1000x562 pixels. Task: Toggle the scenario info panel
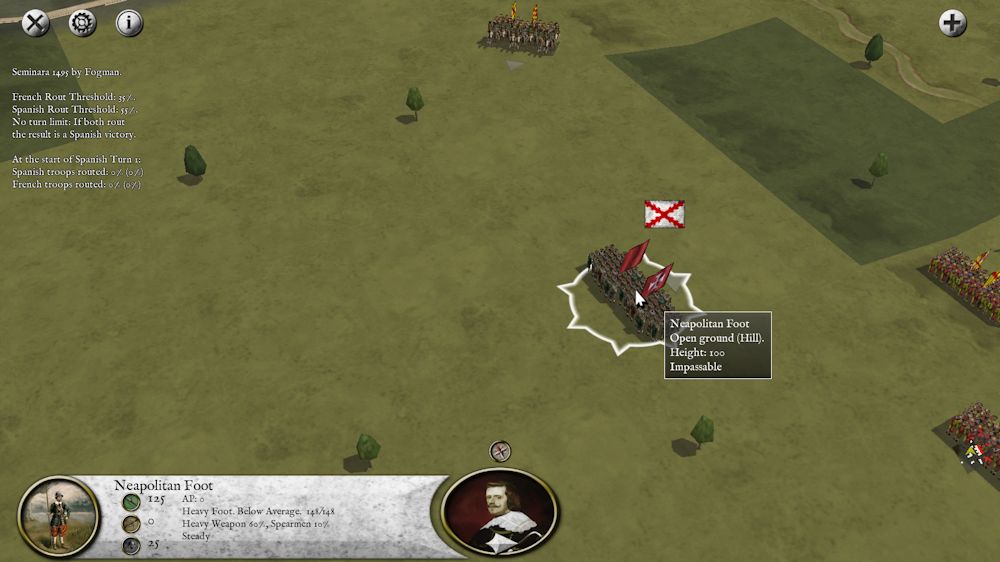[130, 23]
